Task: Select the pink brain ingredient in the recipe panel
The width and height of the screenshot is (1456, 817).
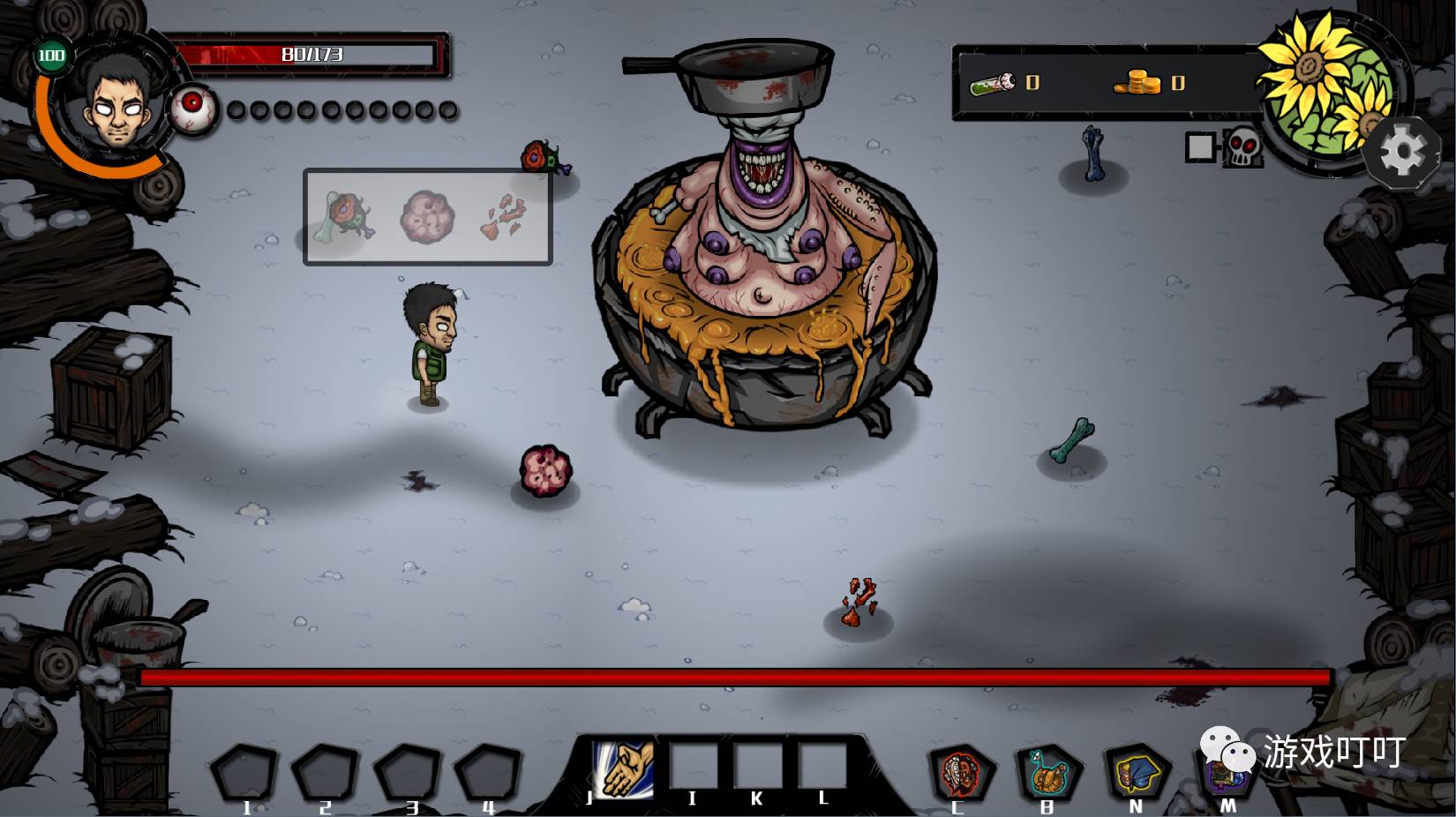Action: [427, 217]
